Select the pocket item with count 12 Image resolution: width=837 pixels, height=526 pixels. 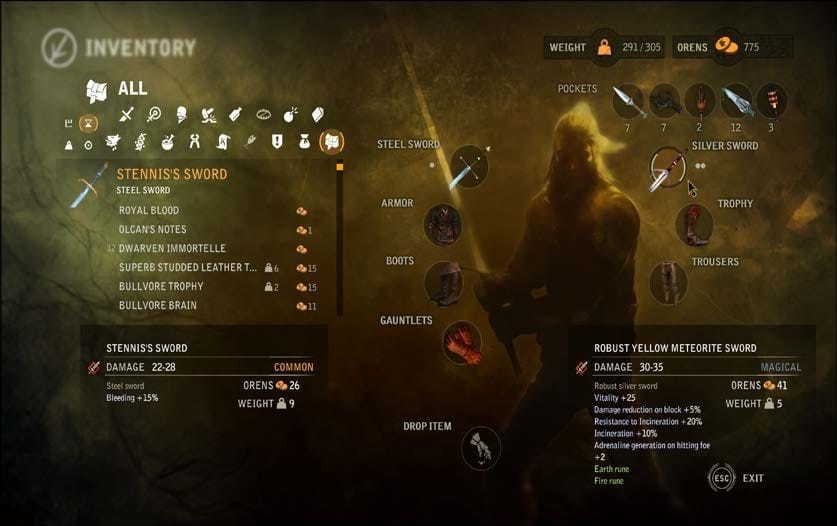tap(737, 101)
